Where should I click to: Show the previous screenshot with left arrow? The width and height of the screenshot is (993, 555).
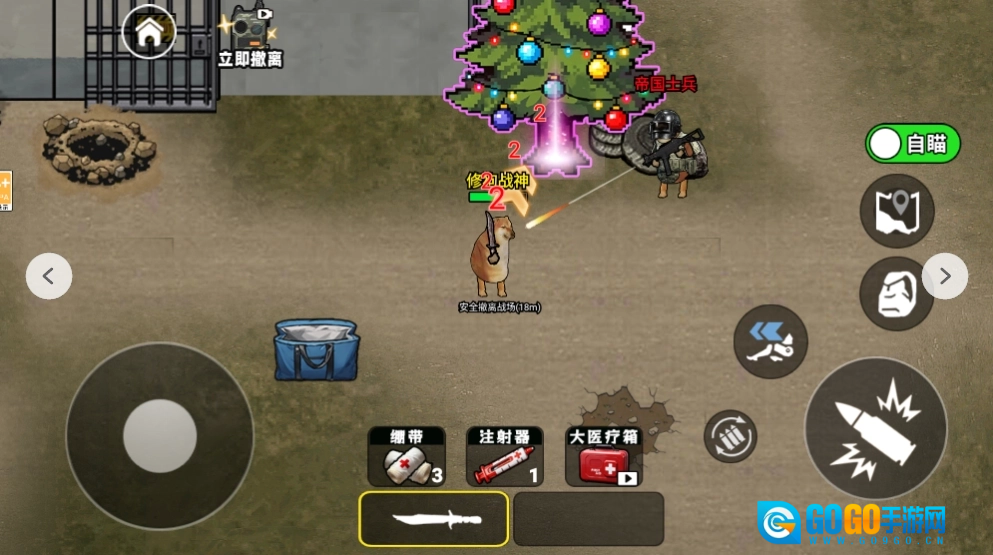click(49, 276)
